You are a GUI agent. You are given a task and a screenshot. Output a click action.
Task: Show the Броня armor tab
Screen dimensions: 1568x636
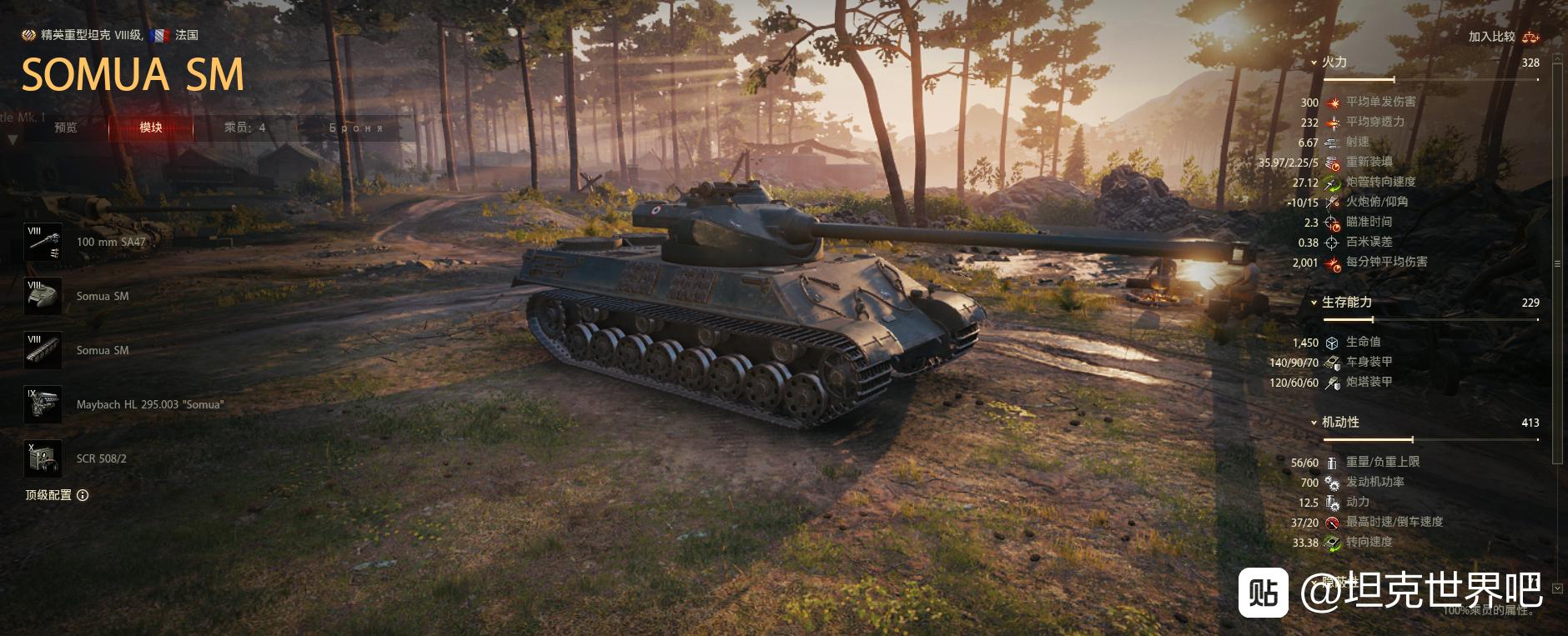pos(356,128)
